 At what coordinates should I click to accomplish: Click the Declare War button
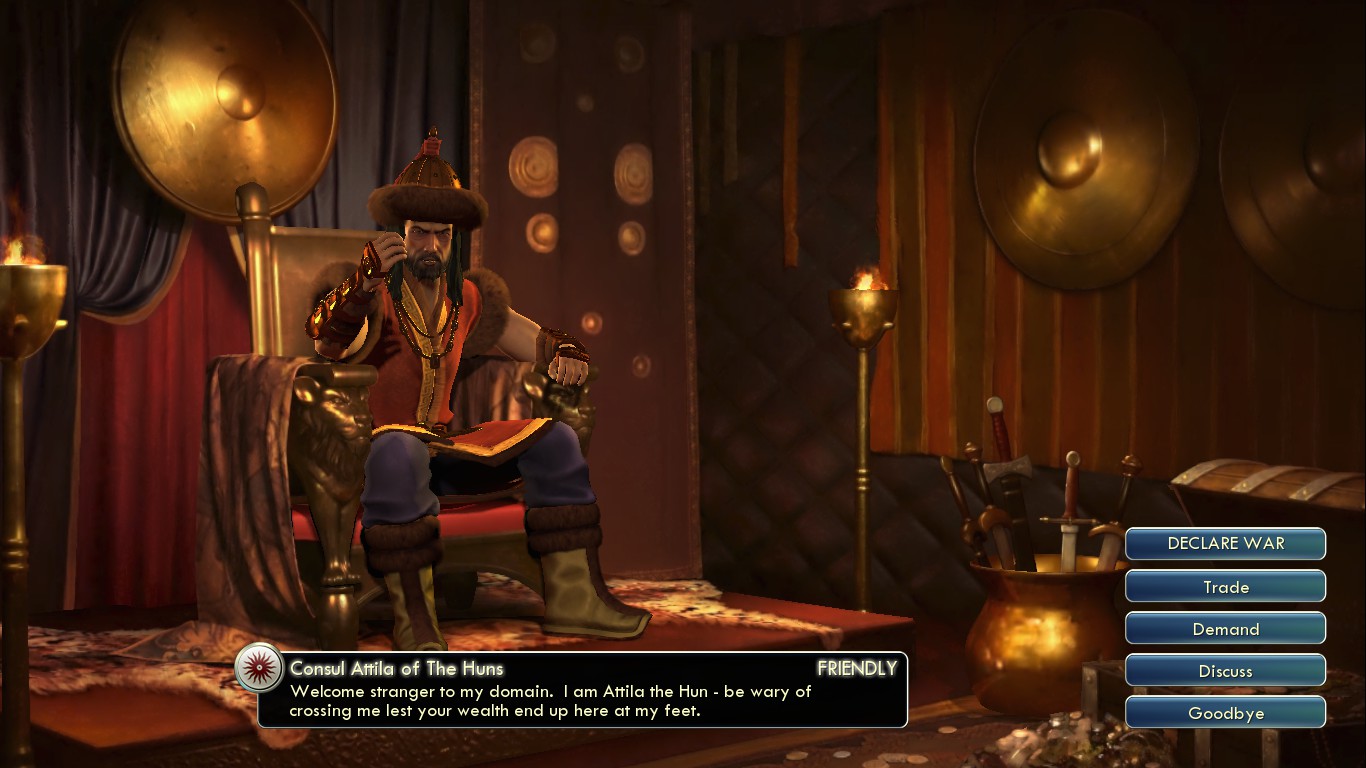click(x=1225, y=544)
